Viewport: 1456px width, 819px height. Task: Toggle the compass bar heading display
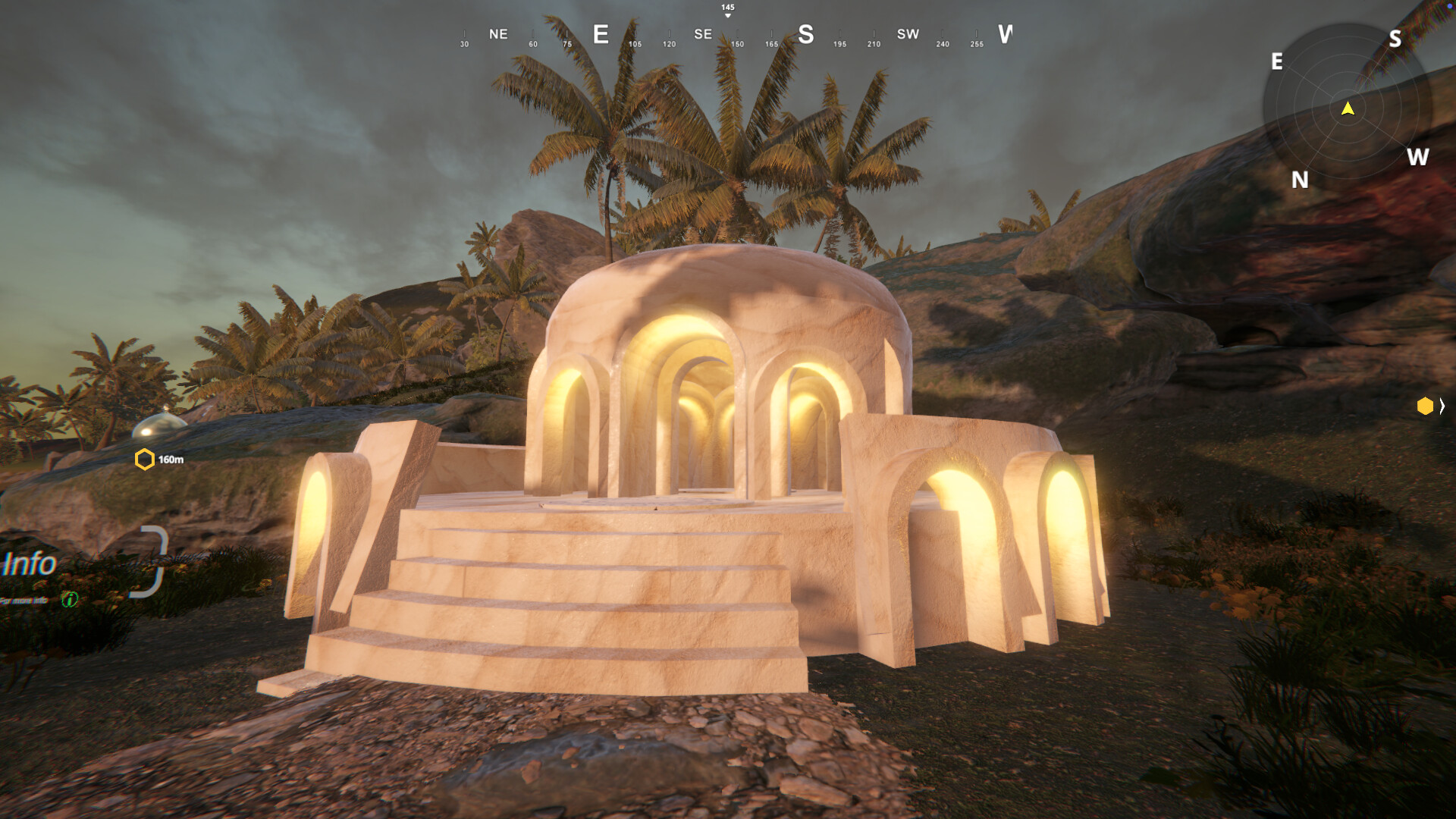[x=726, y=34]
